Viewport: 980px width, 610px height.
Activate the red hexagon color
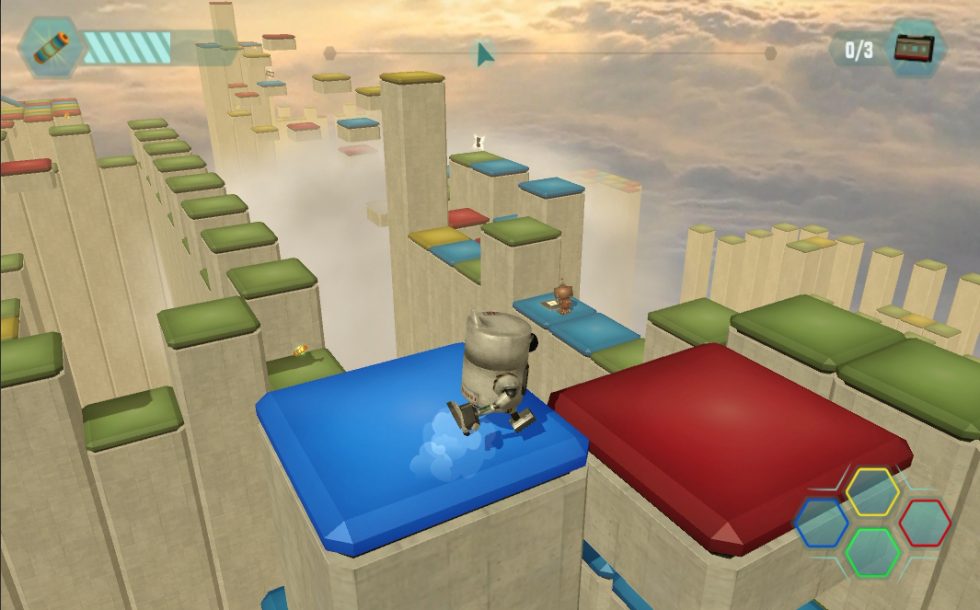click(924, 522)
